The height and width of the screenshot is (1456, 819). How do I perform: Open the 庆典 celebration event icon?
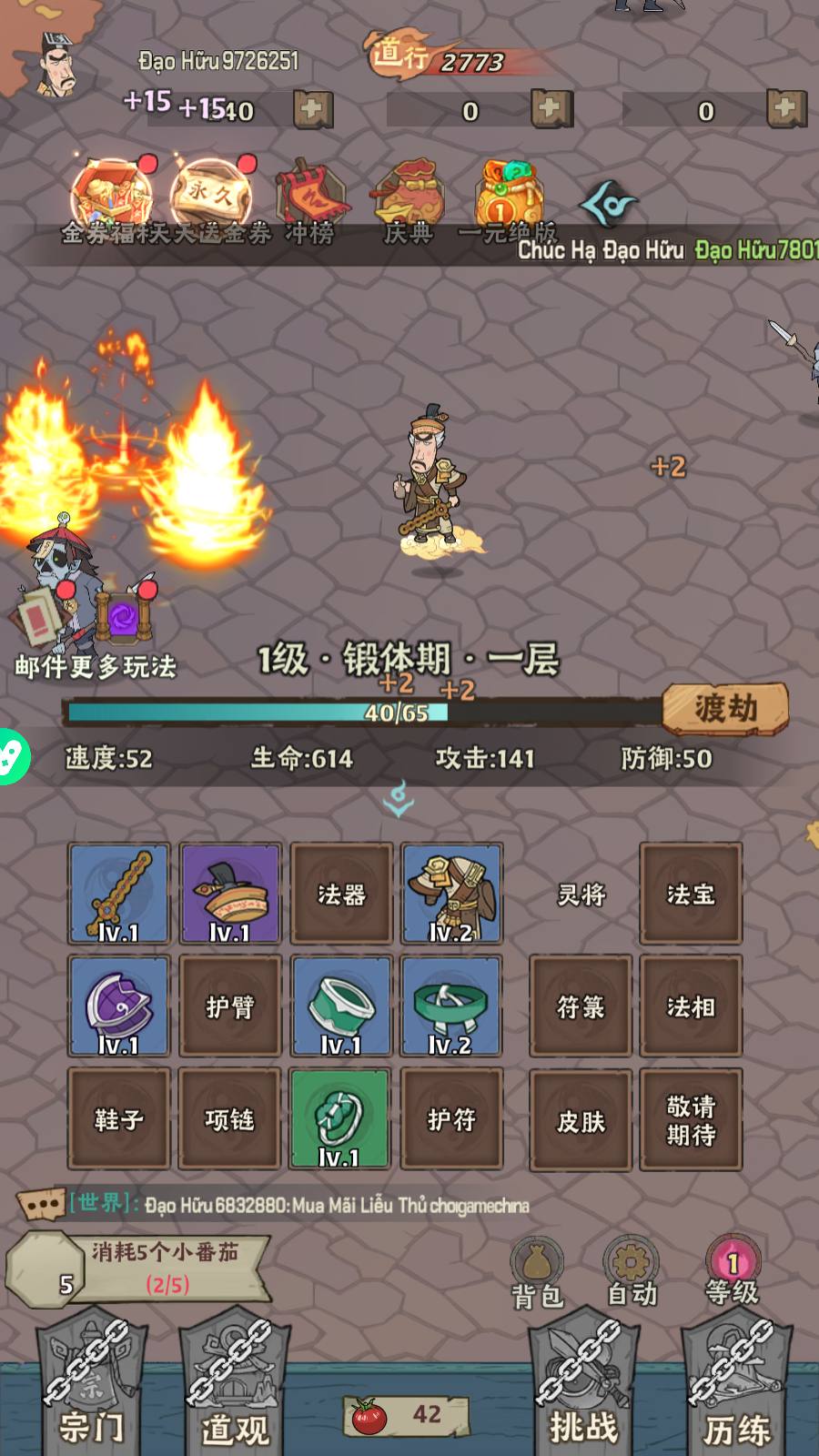tap(409, 202)
